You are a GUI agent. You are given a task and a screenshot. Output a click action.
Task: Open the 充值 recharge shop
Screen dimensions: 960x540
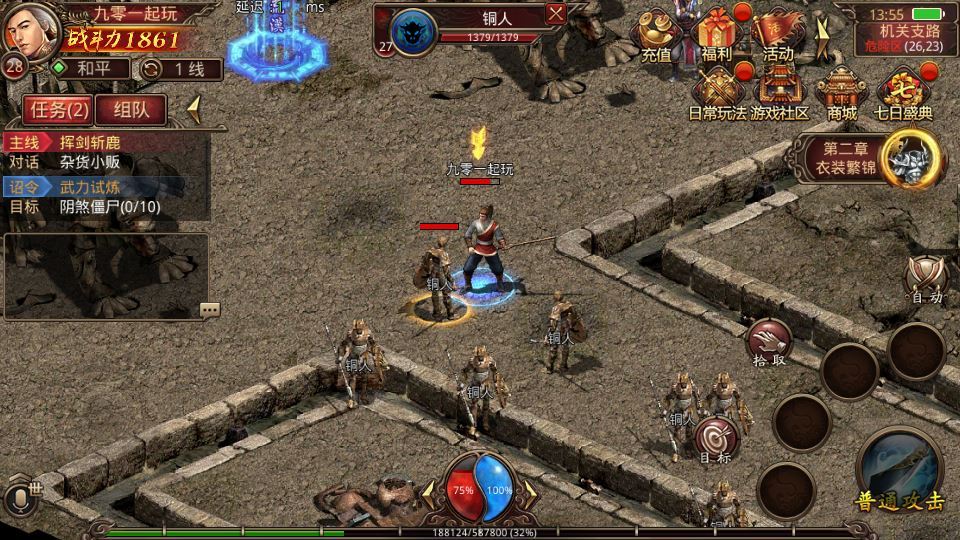click(657, 36)
